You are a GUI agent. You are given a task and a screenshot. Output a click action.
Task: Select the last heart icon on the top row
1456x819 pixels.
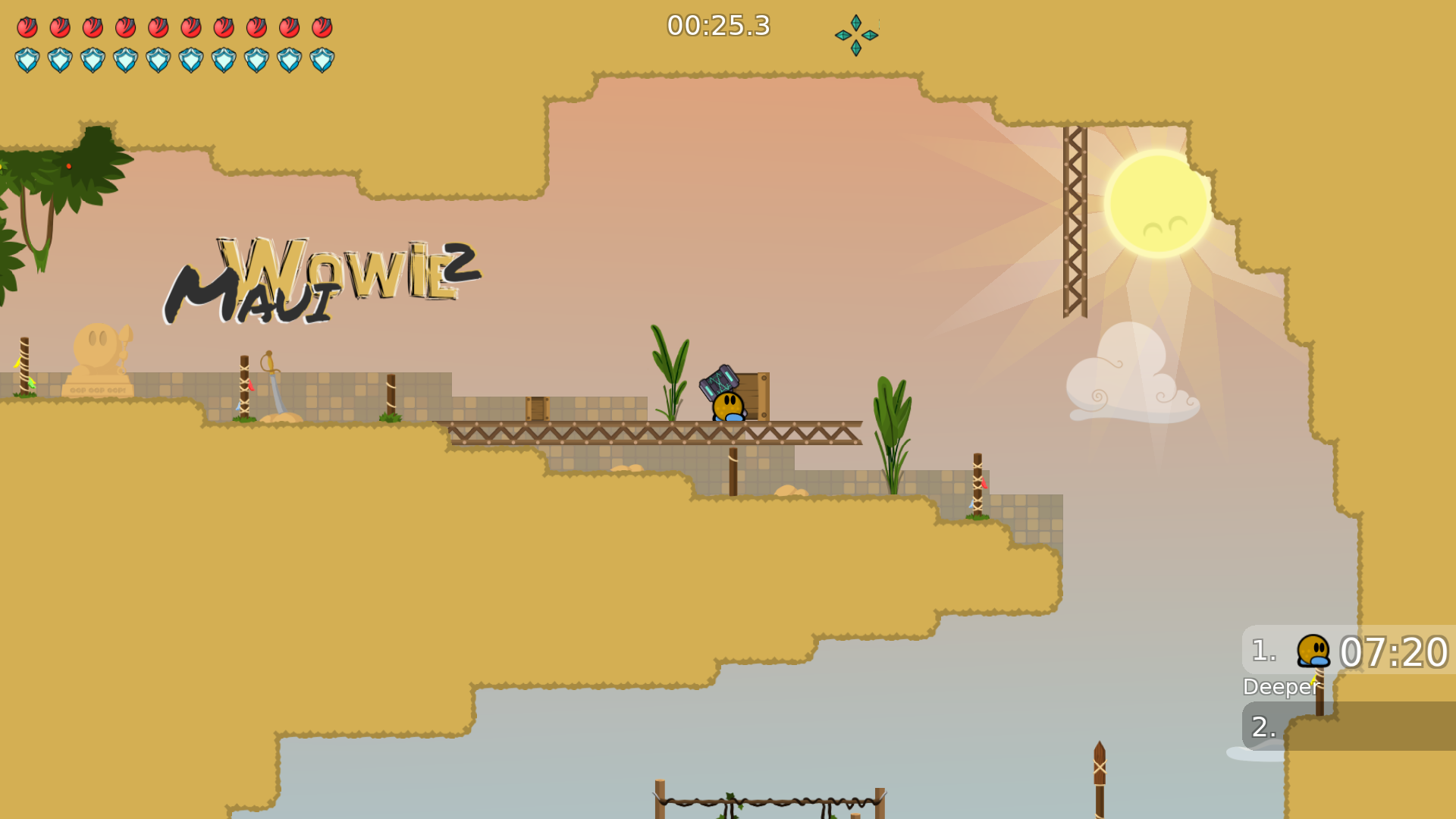(322, 27)
